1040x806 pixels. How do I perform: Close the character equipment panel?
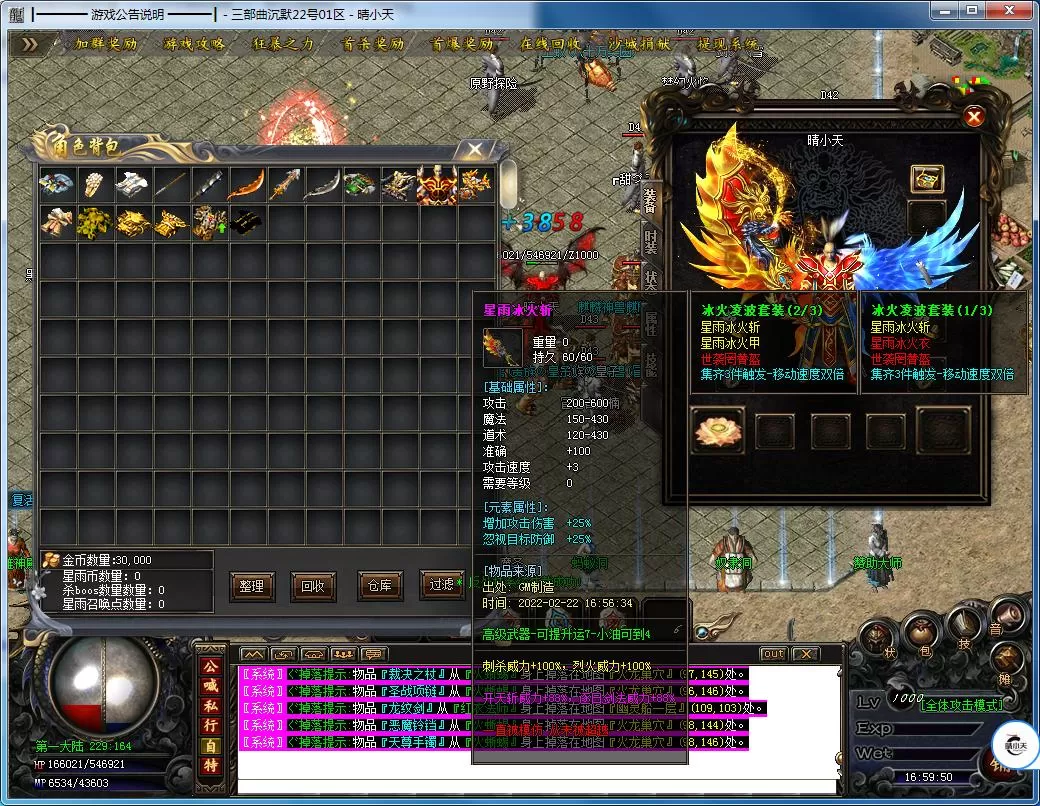(974, 117)
